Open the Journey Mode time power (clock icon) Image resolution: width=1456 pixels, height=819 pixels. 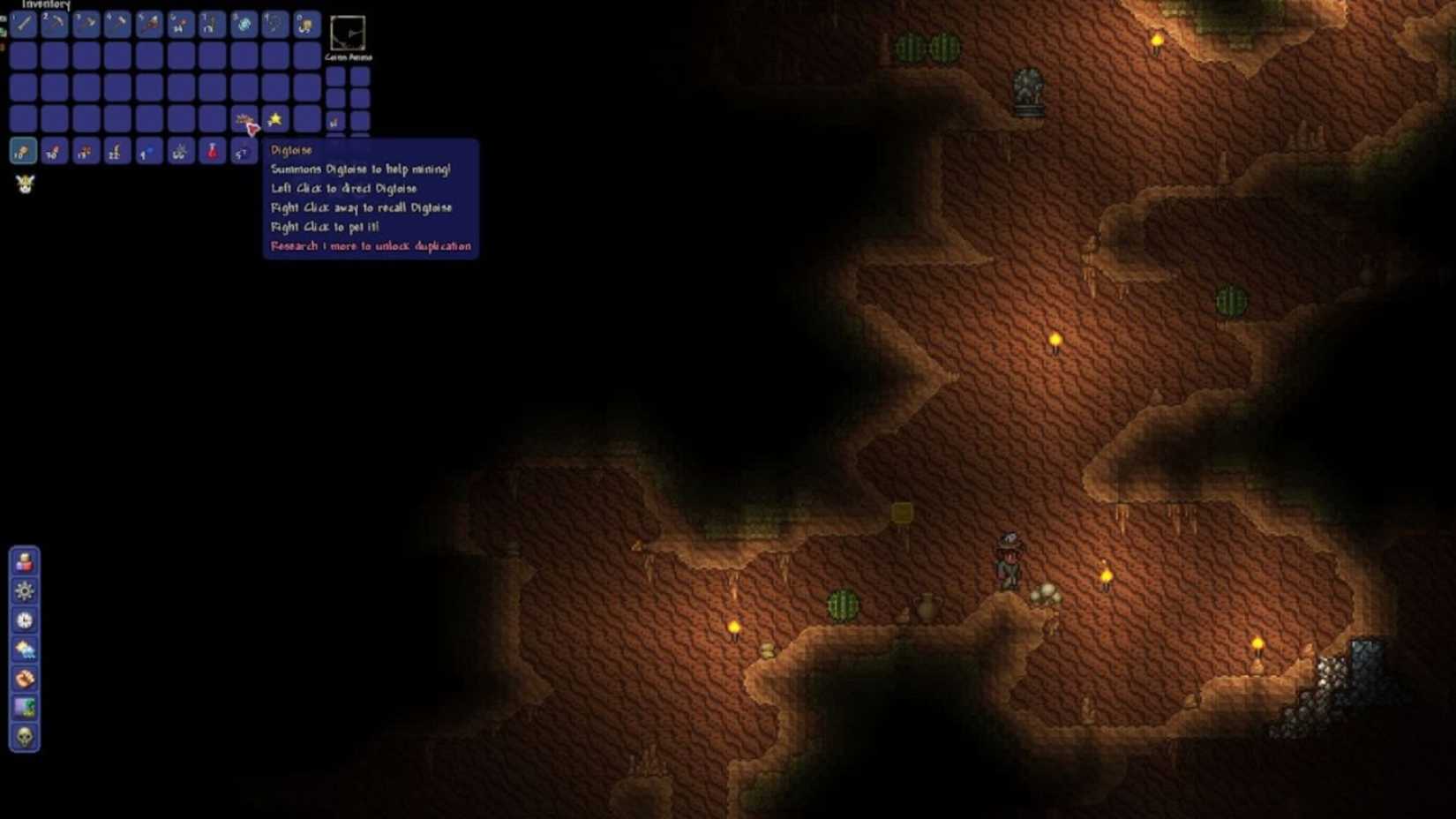[24, 619]
